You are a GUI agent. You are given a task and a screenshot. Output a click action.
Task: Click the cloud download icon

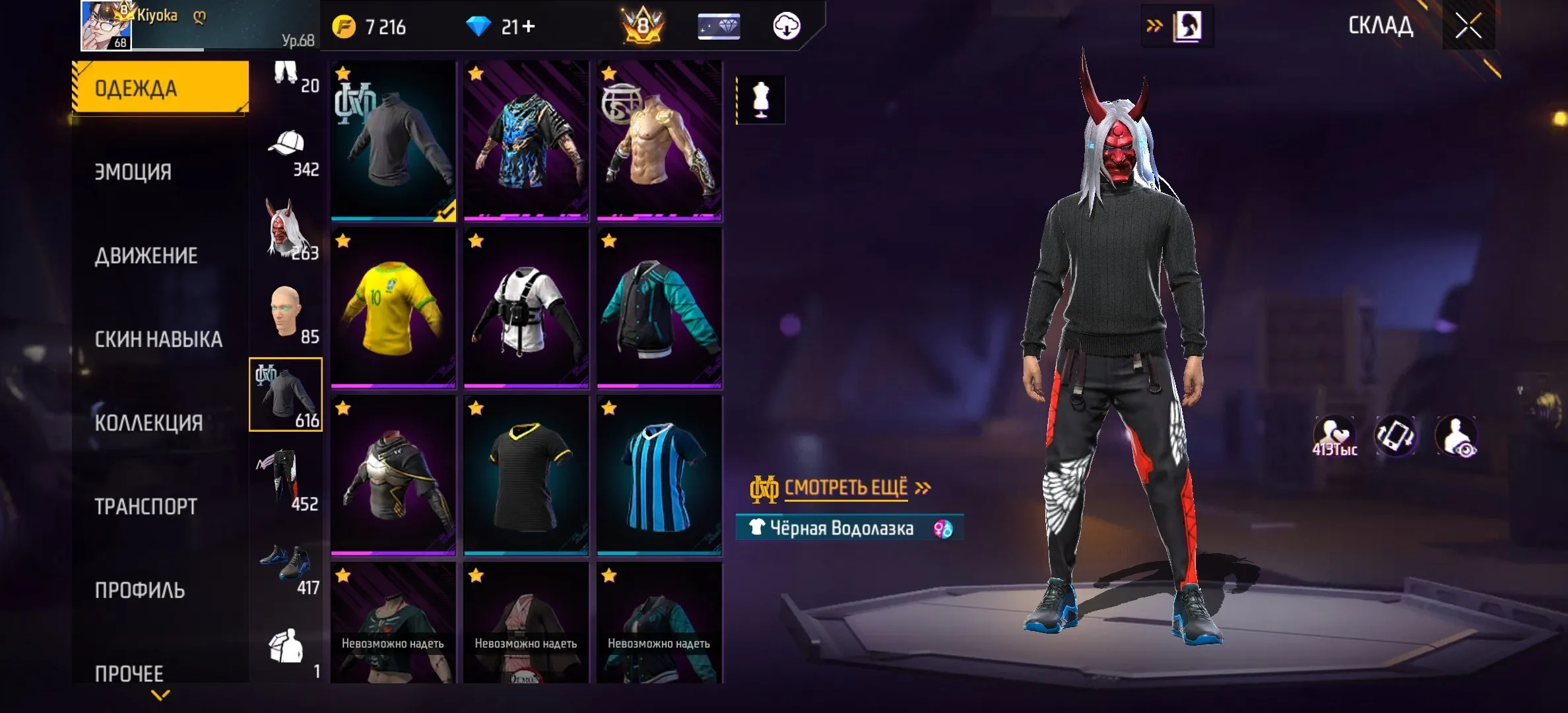click(x=787, y=26)
